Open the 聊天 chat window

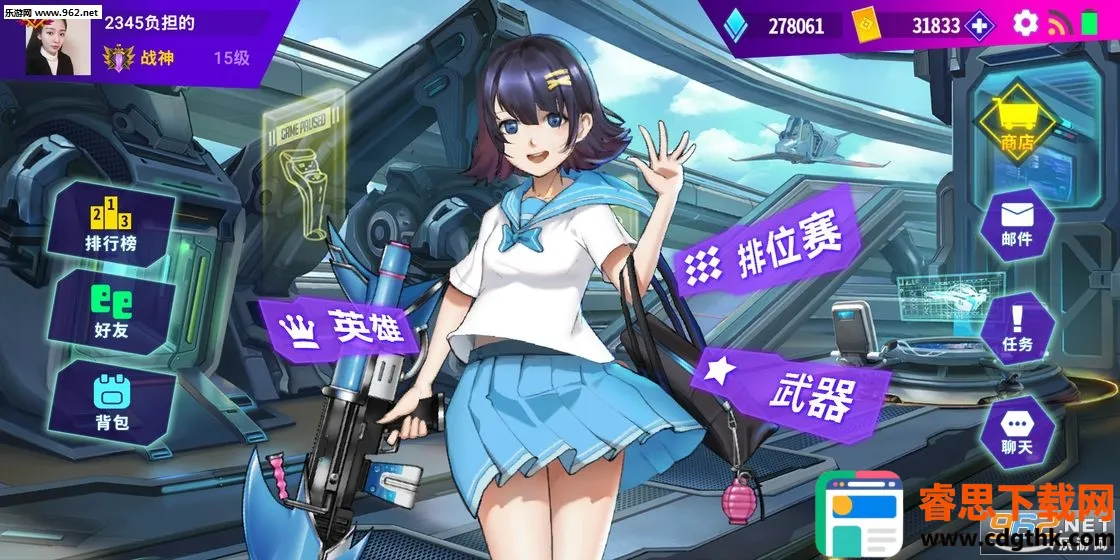[x=1017, y=433]
